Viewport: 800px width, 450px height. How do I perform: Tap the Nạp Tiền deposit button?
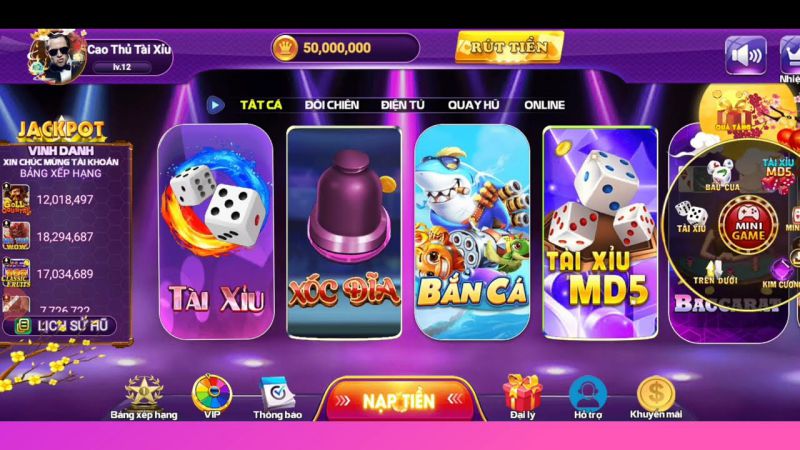coord(399,401)
